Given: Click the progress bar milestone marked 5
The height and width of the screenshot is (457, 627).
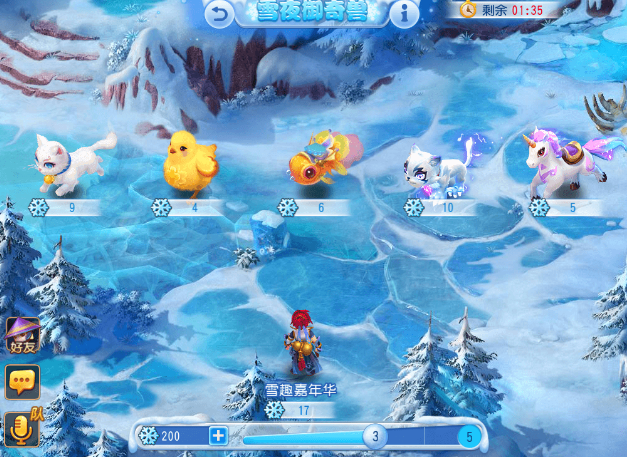Looking at the screenshot, I should [469, 436].
